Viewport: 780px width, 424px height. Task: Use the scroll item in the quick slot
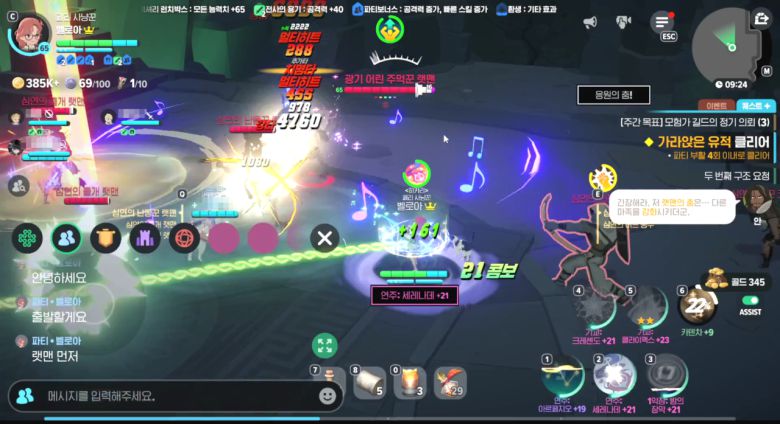368,382
